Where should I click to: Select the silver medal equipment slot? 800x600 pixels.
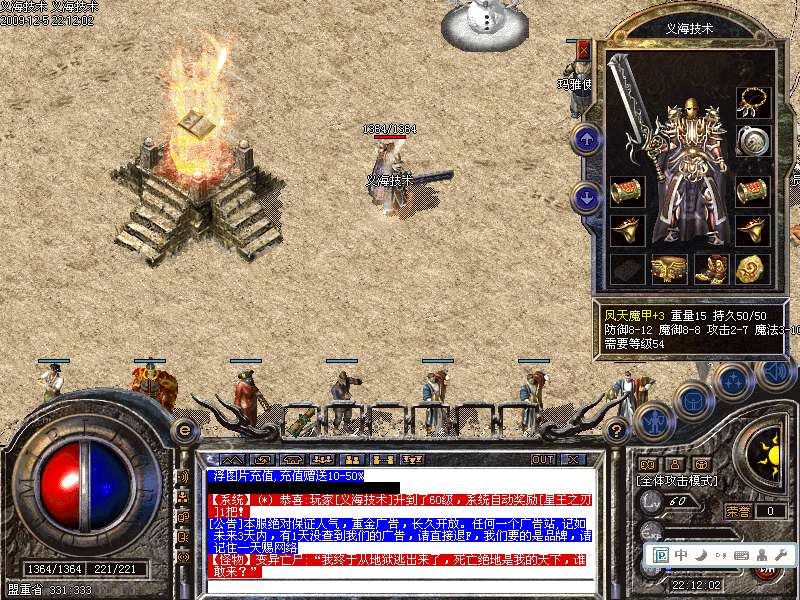752,141
